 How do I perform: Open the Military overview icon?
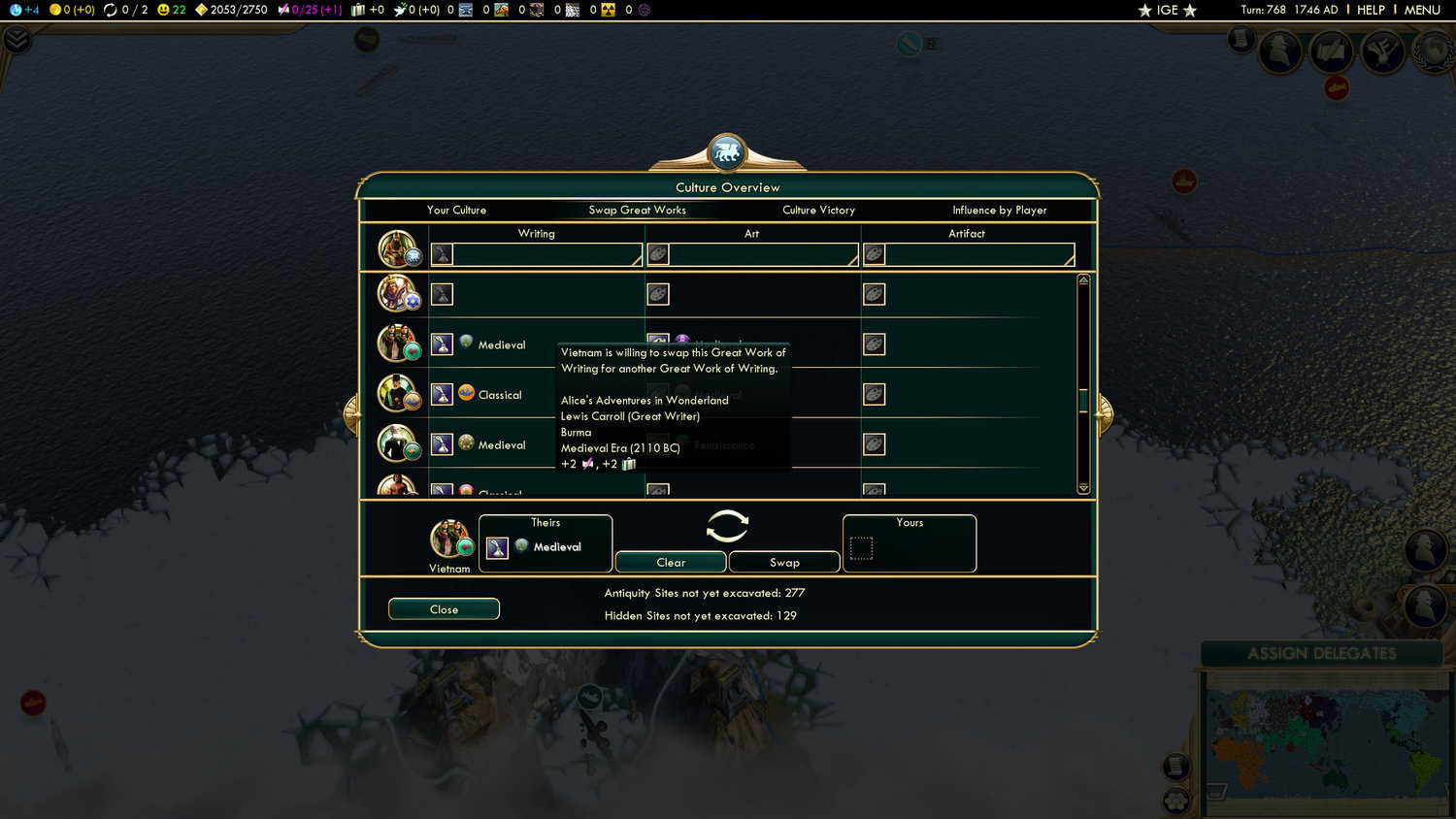1382,50
